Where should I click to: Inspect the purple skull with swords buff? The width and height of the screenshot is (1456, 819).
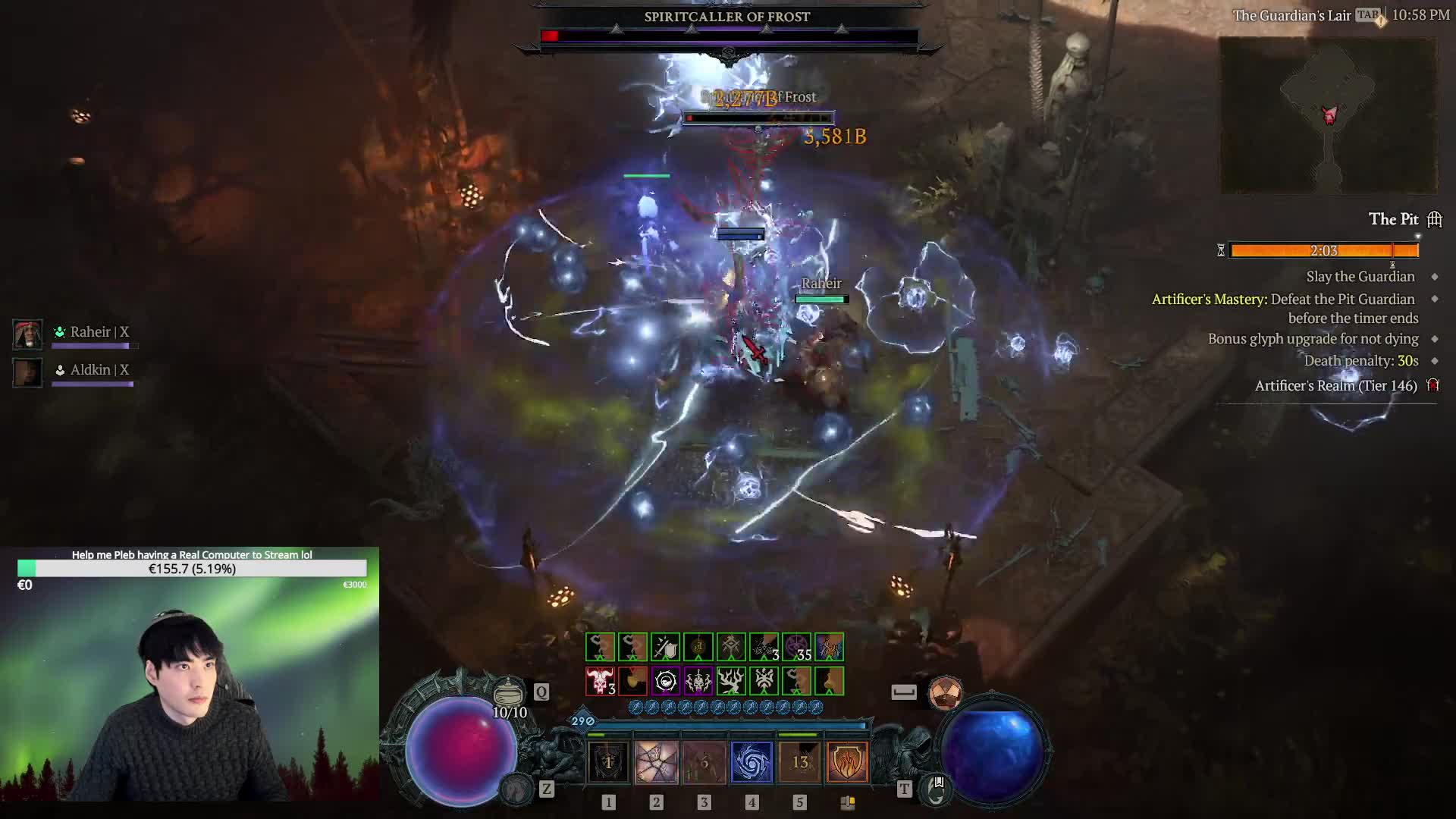tap(698, 681)
